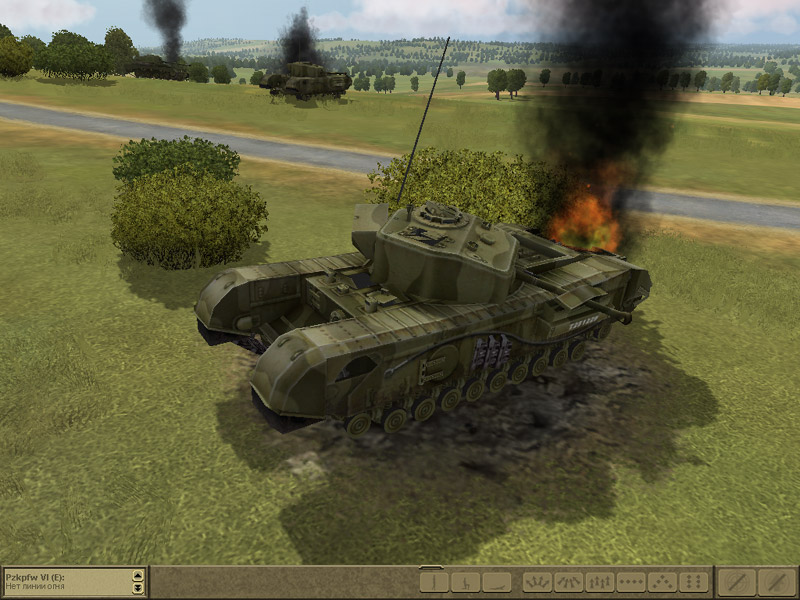Click the first crossed-out target button

tap(737, 581)
